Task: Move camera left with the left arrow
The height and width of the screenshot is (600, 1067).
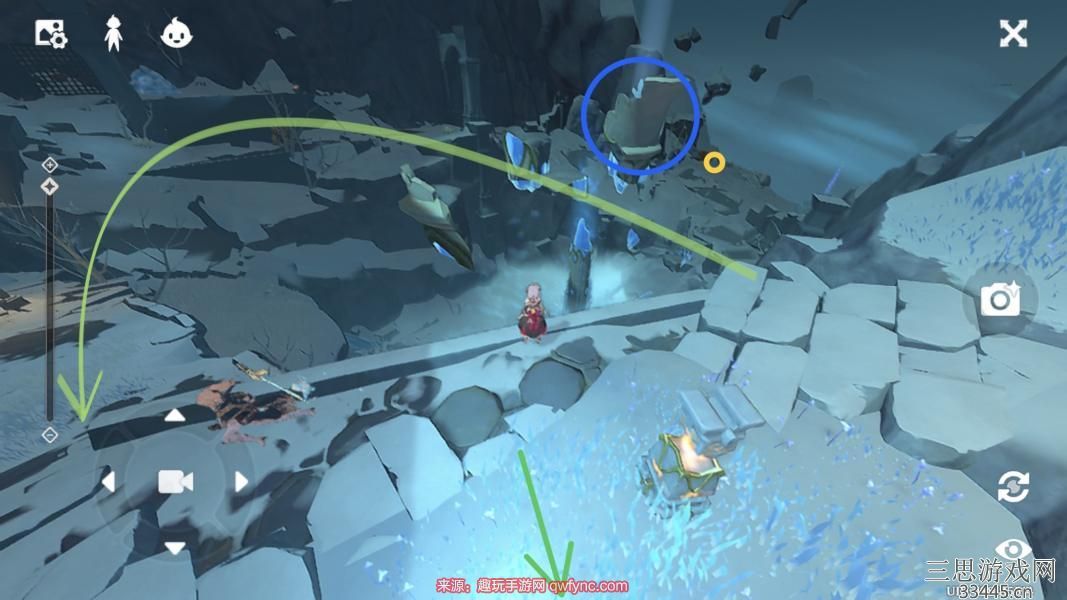Action: 108,482
